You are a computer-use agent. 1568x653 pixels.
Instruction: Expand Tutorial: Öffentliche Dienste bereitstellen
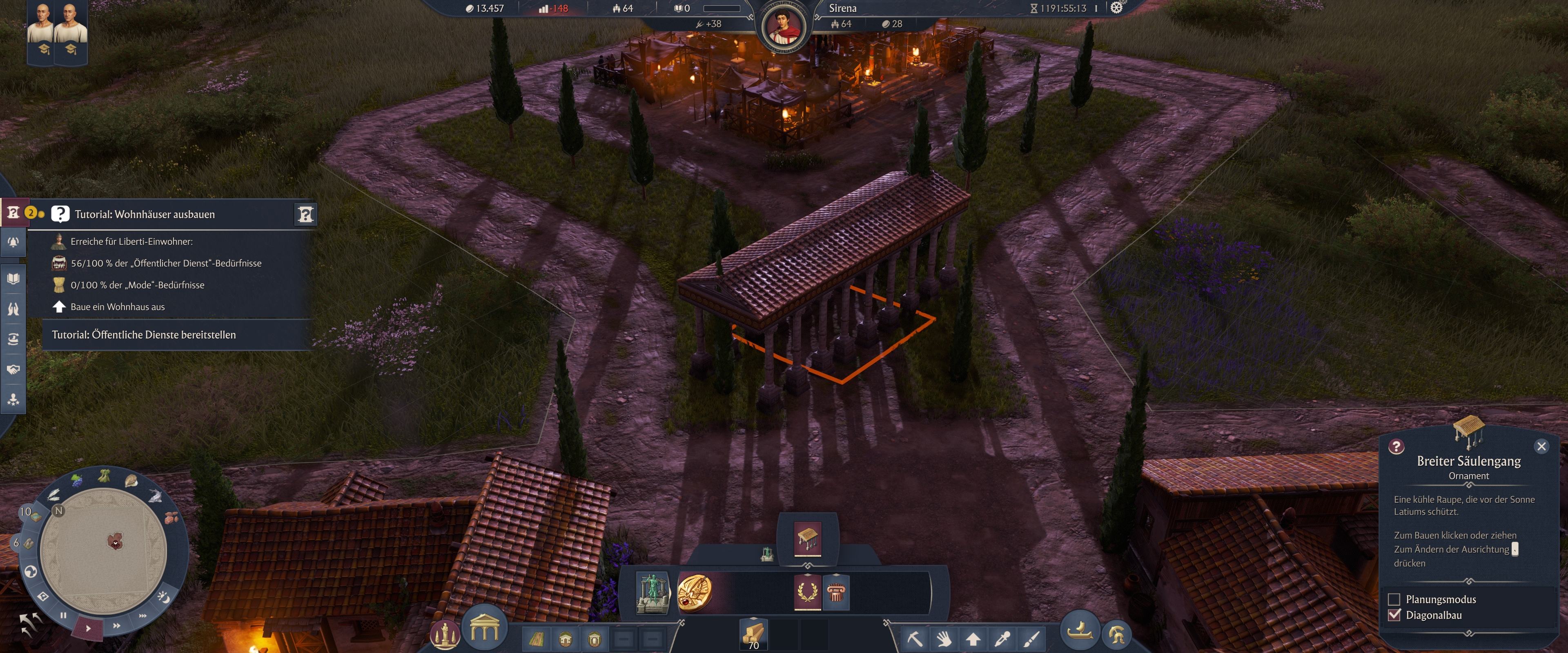[x=144, y=335]
